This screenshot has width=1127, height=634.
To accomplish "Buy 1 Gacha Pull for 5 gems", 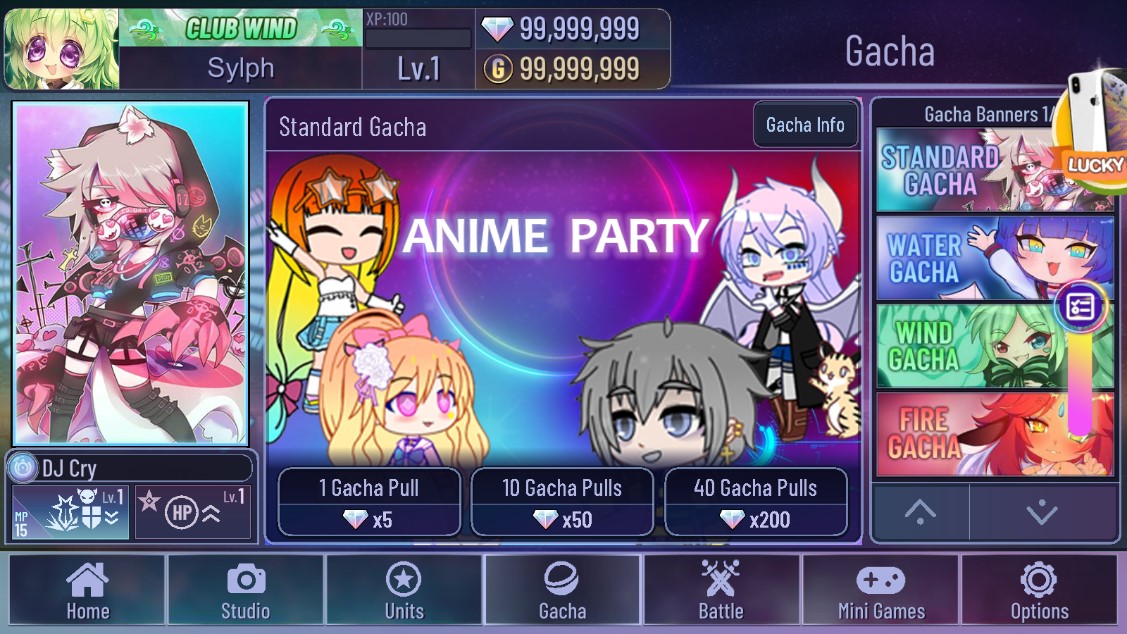I will [x=369, y=502].
